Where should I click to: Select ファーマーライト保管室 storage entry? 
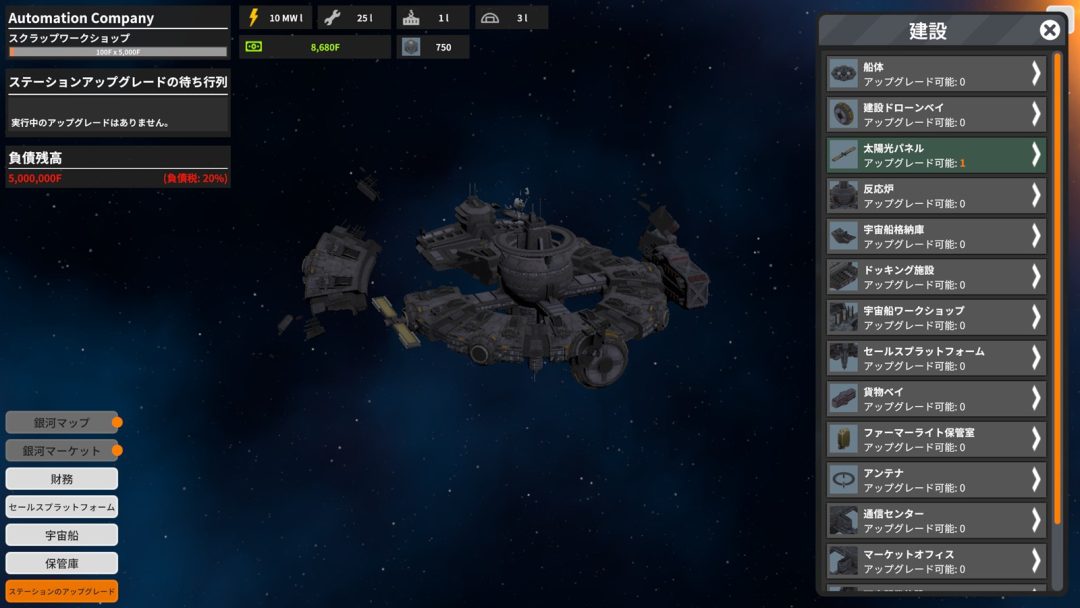(x=936, y=439)
